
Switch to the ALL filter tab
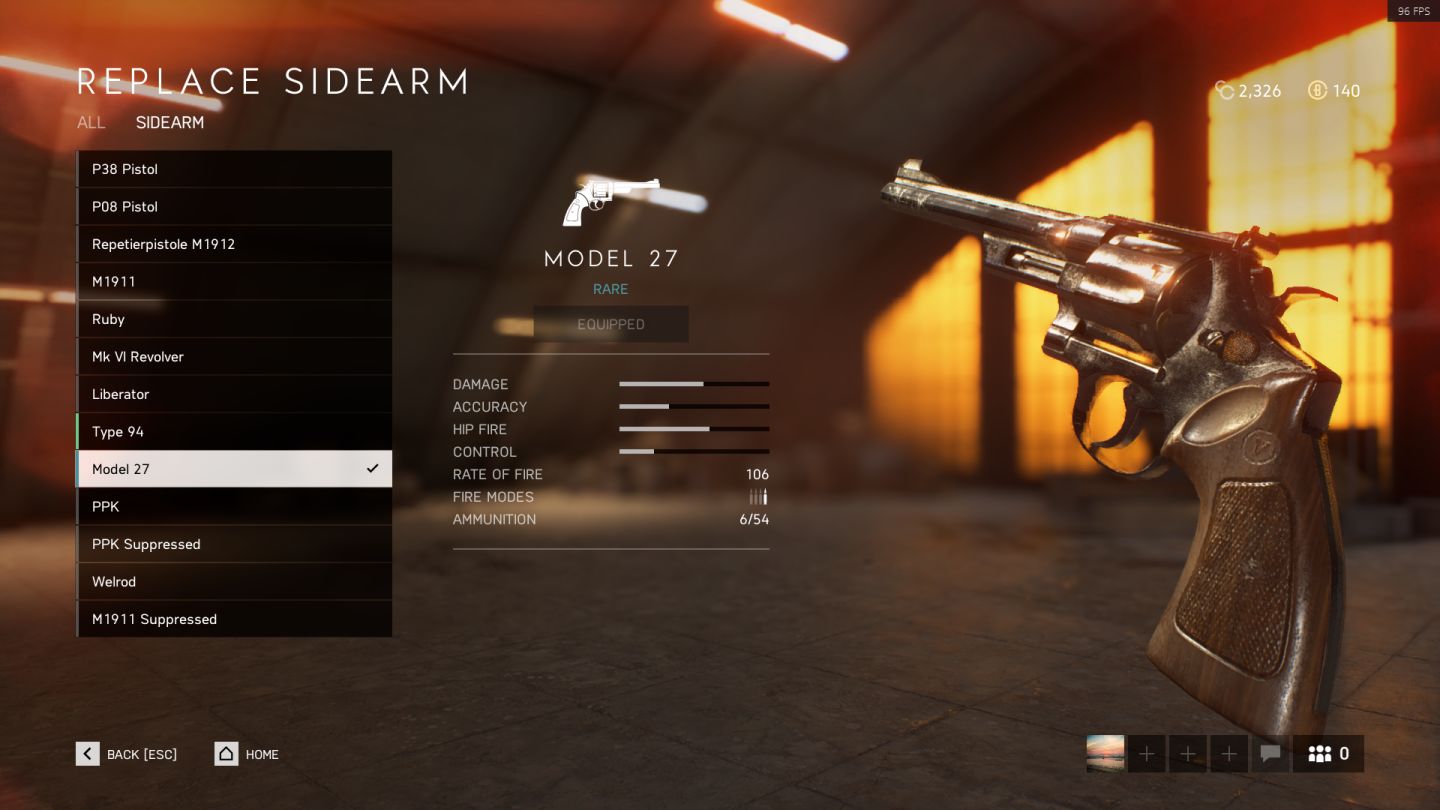pyautogui.click(x=91, y=122)
